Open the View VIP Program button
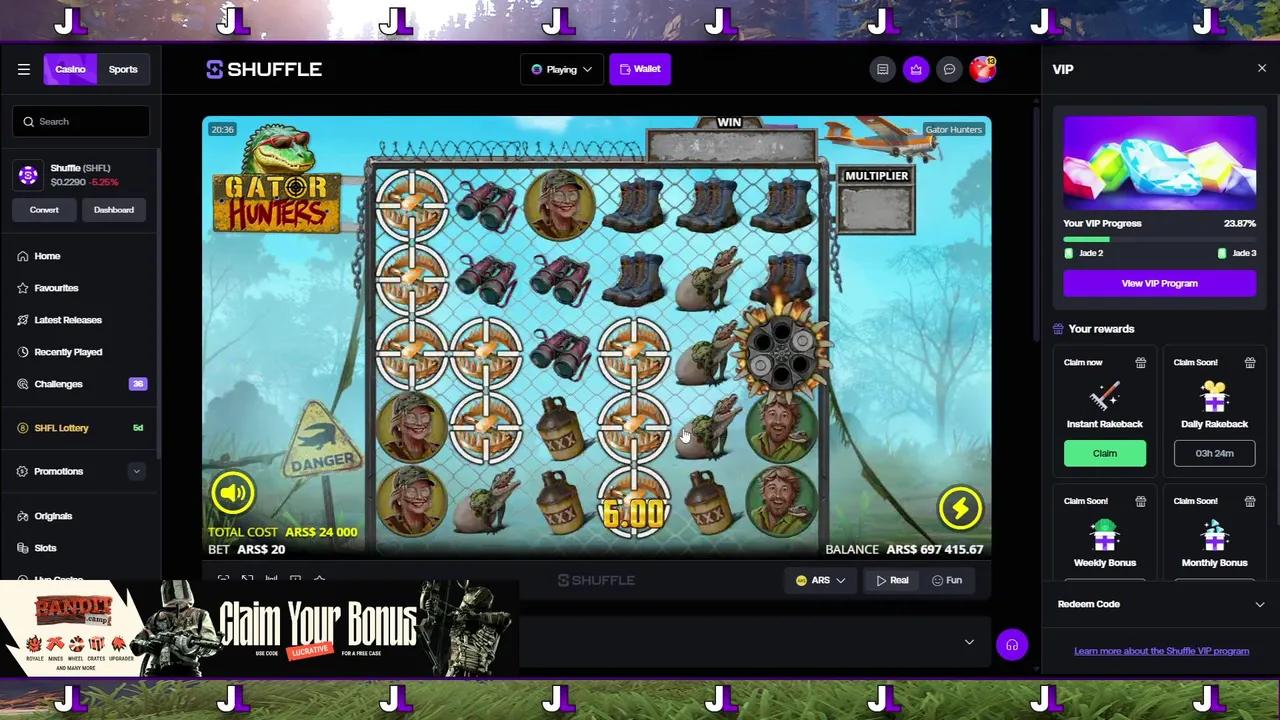Viewport: 1280px width, 720px height. [x=1159, y=283]
